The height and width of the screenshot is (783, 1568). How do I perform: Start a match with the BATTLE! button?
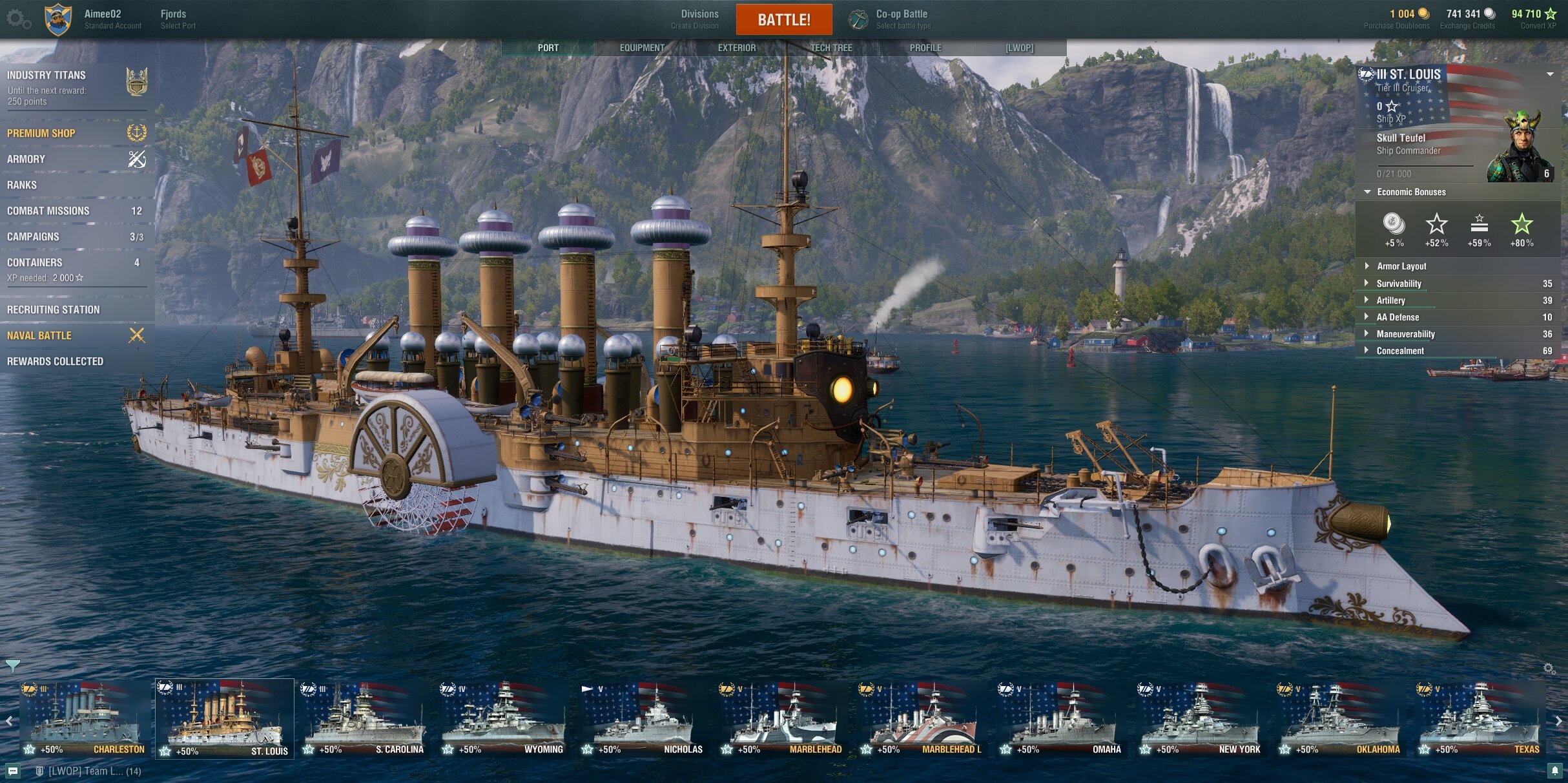click(783, 19)
